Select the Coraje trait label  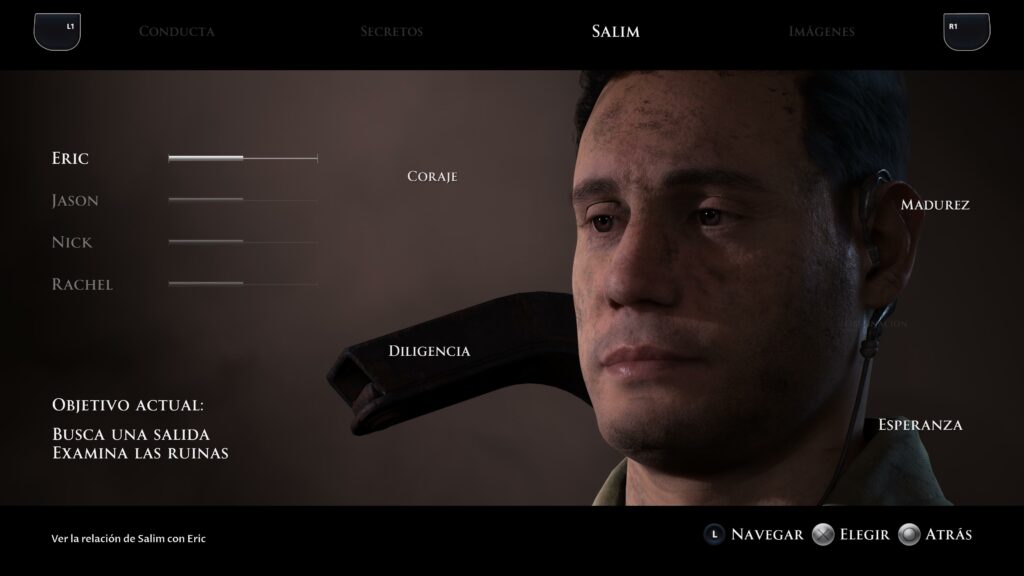[x=432, y=176]
